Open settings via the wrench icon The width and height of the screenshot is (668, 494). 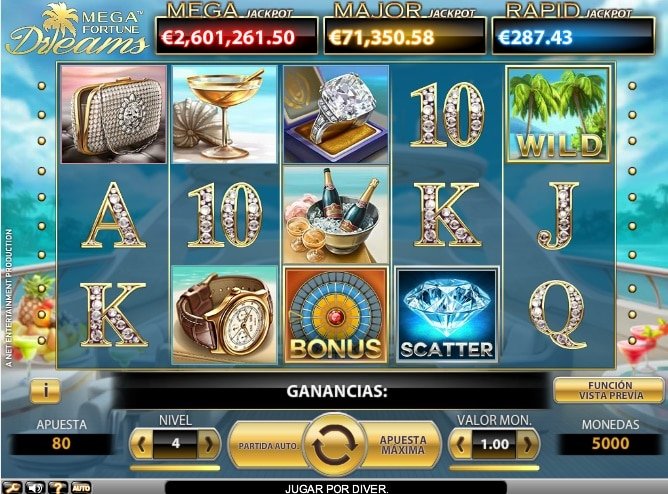pos(13,487)
